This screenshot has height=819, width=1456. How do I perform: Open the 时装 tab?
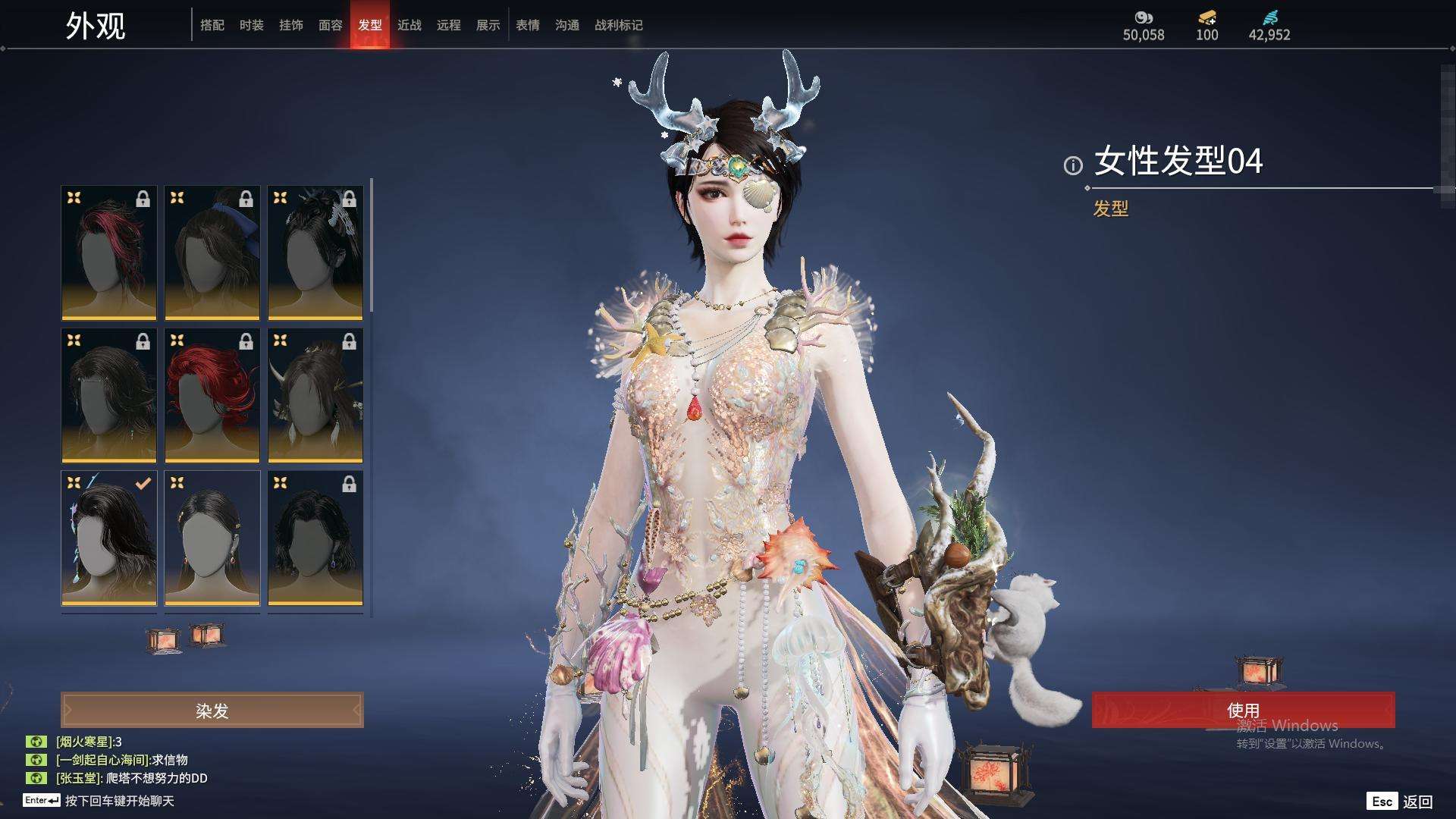pyautogui.click(x=252, y=25)
